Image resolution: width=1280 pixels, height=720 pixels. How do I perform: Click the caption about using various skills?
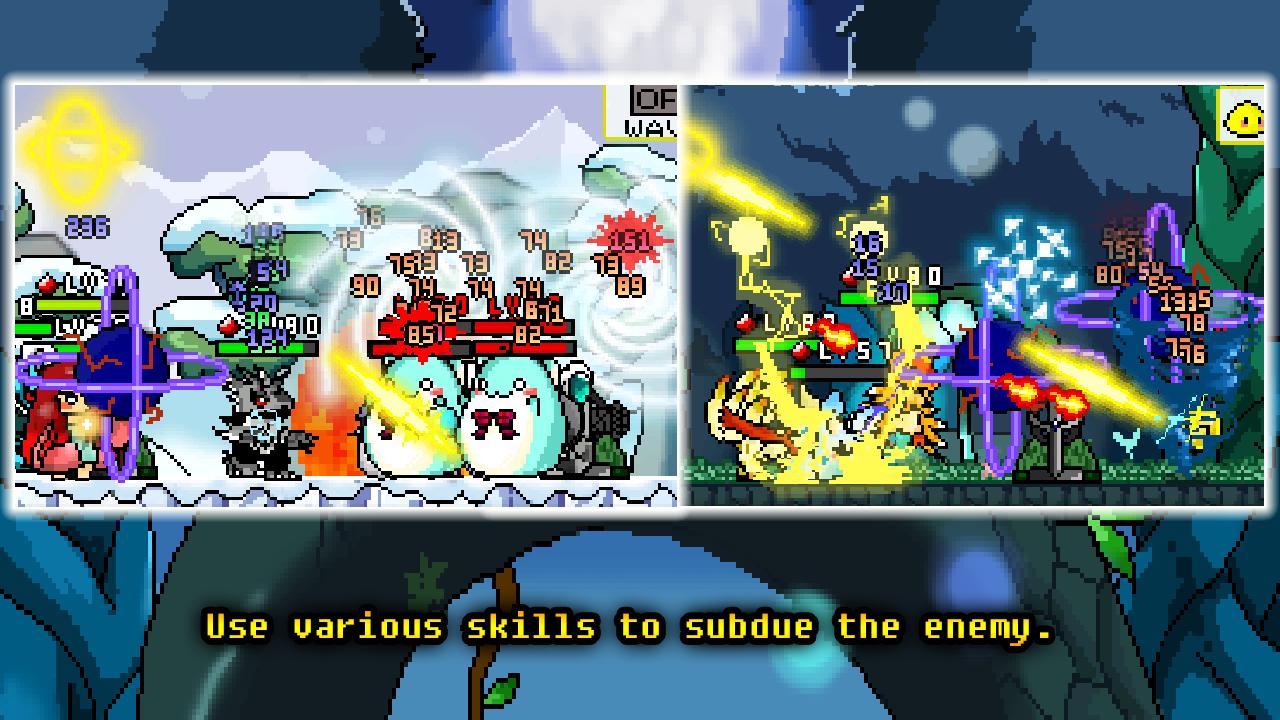[640, 627]
